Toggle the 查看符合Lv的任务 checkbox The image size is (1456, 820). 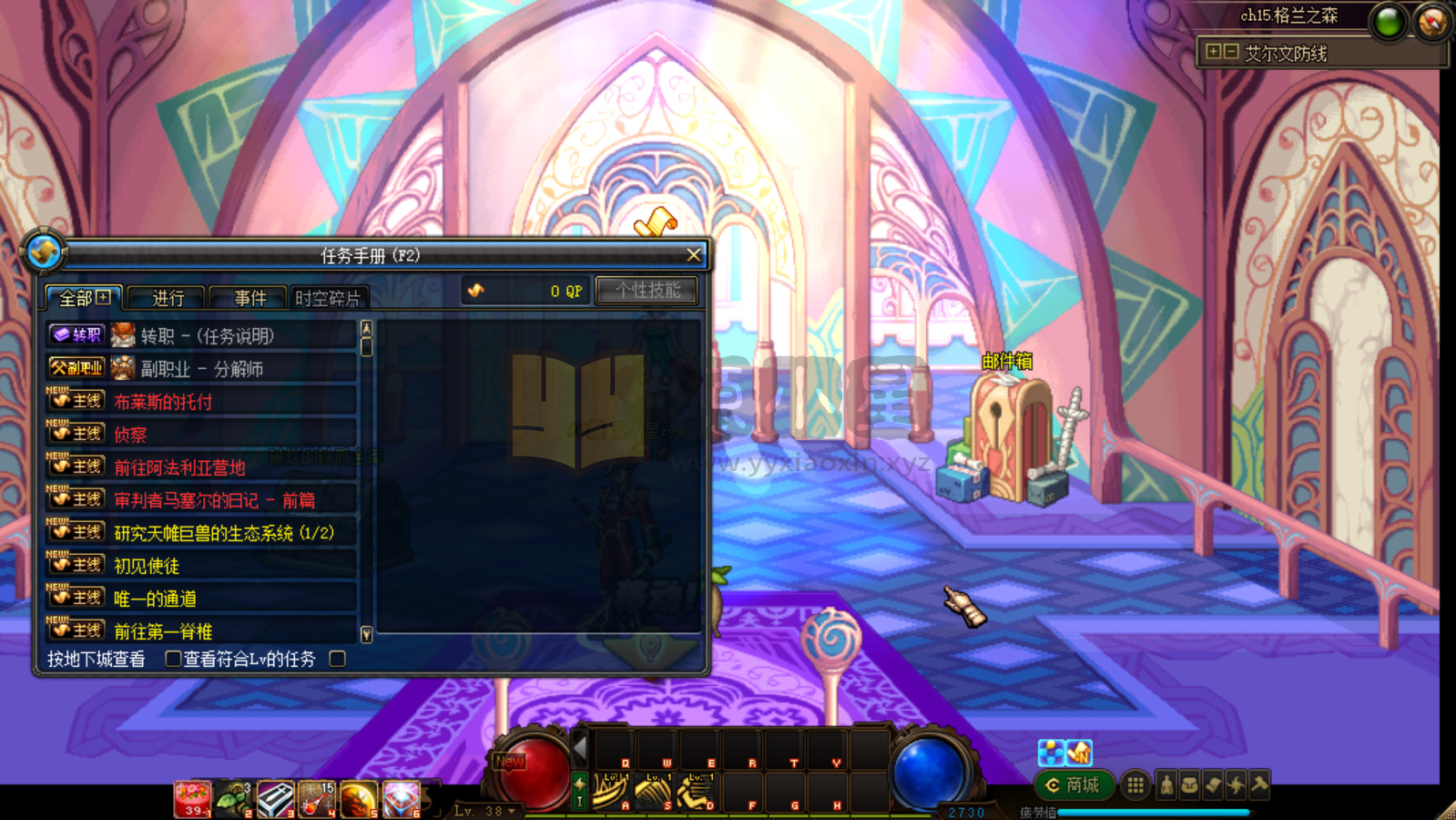[x=338, y=658]
